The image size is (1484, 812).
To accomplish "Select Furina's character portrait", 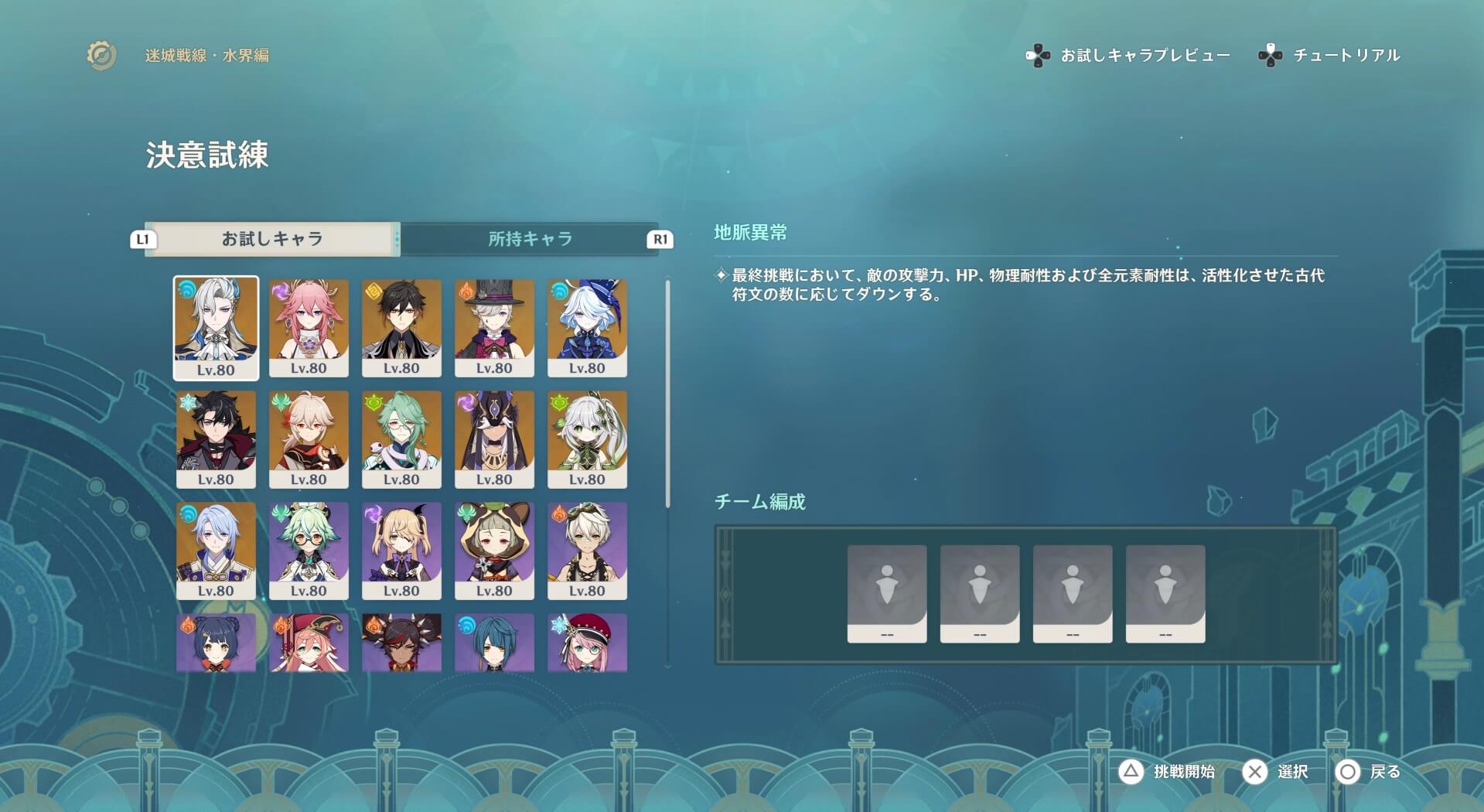I will click(588, 325).
